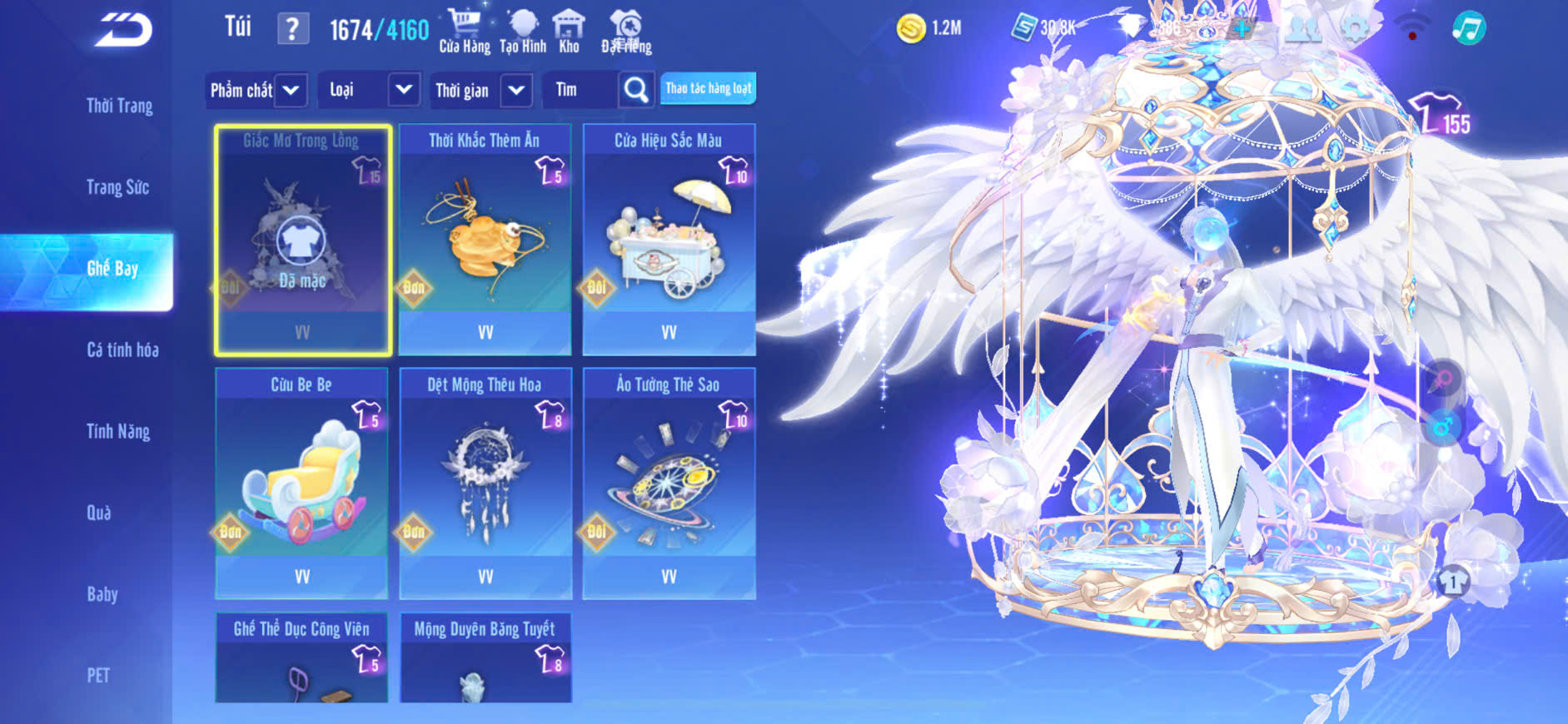Image resolution: width=1568 pixels, height=724 pixels.
Task: Click the magnifying glass search button
Action: tap(636, 90)
